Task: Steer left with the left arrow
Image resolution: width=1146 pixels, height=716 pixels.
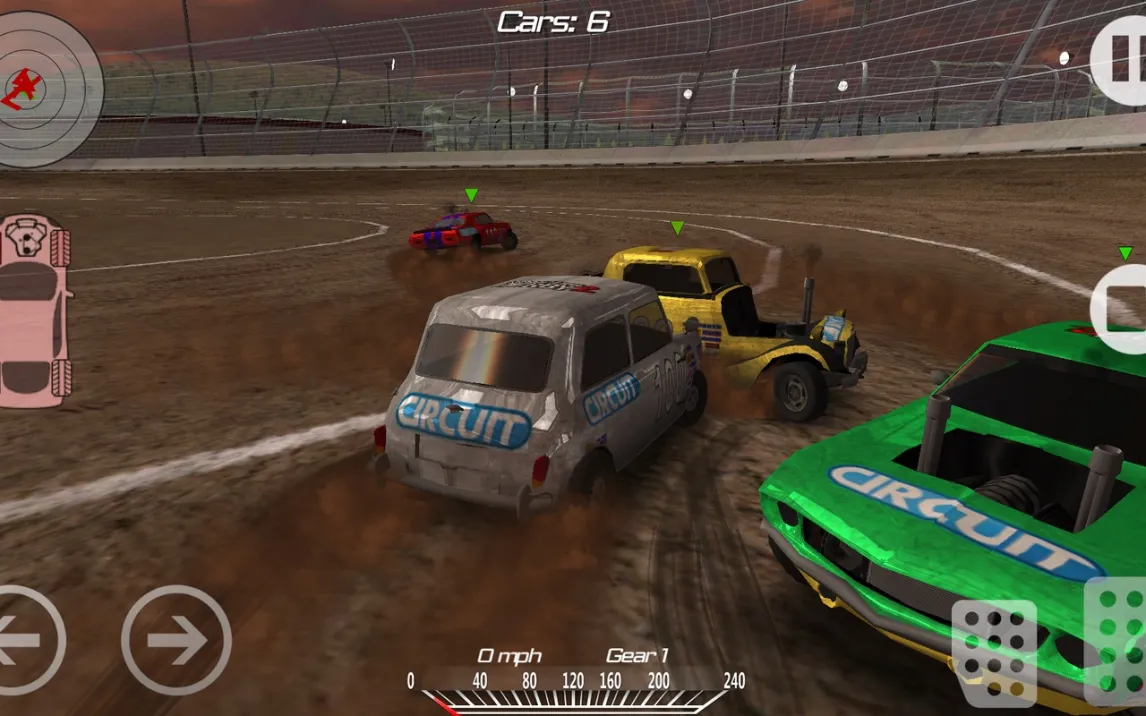Action: (24, 640)
